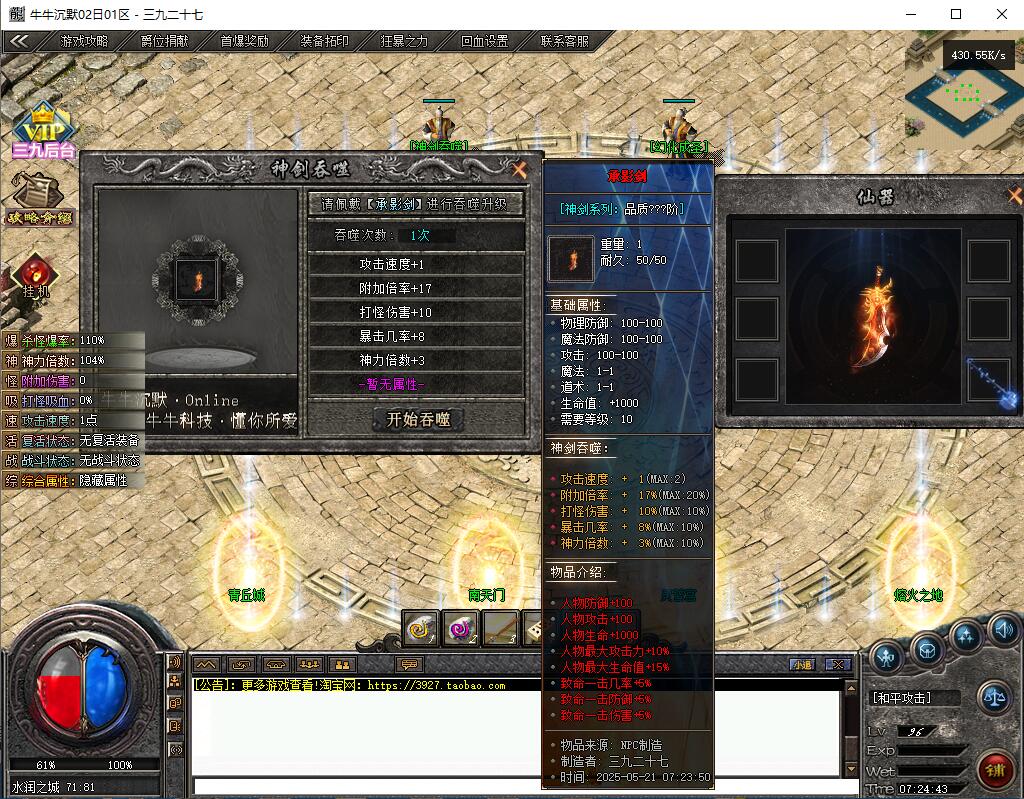The height and width of the screenshot is (799, 1024).
Task: Open the 游戏攻略 menu
Action: (85, 41)
